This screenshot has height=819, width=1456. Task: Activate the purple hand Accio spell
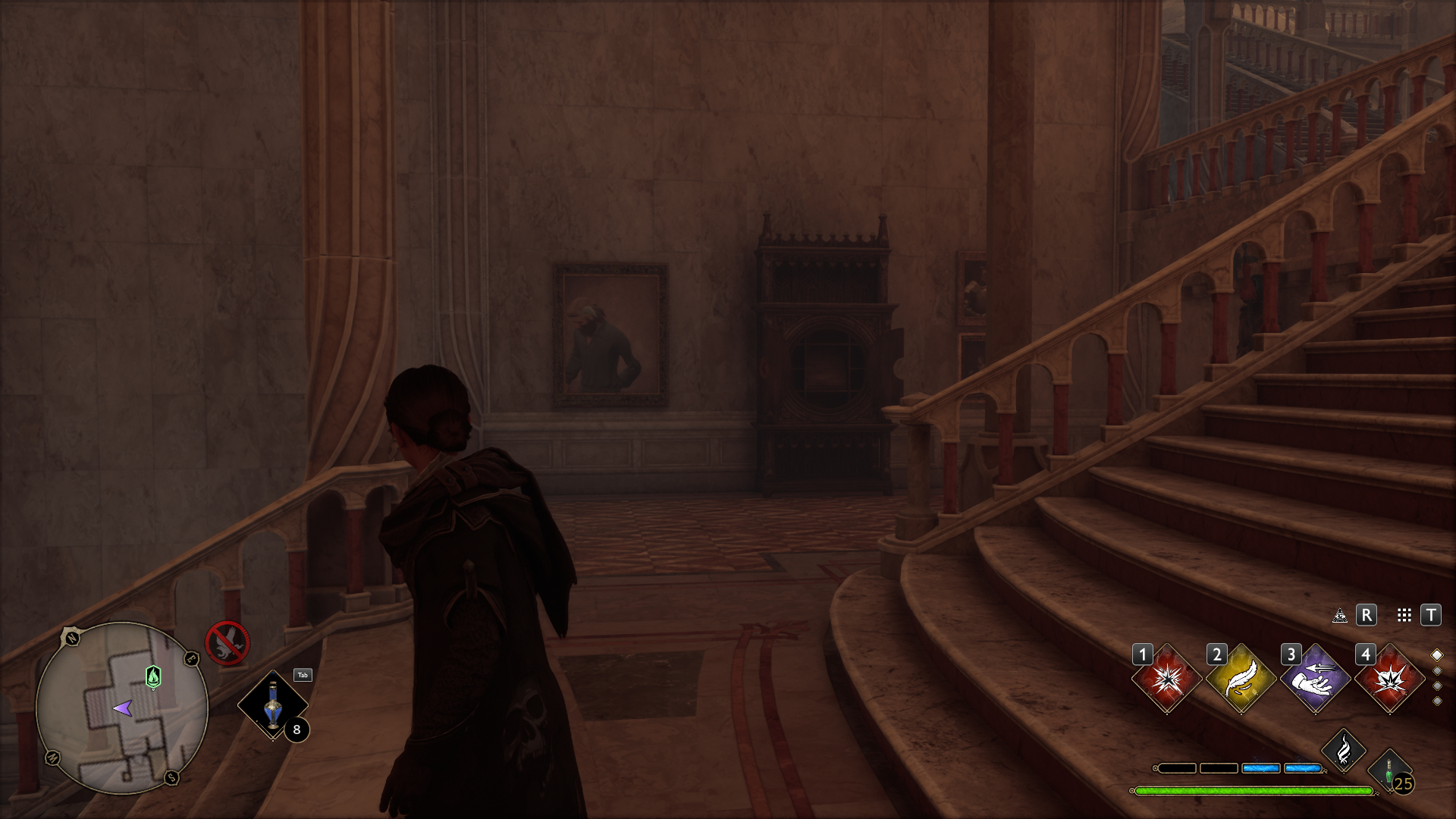click(x=1315, y=679)
